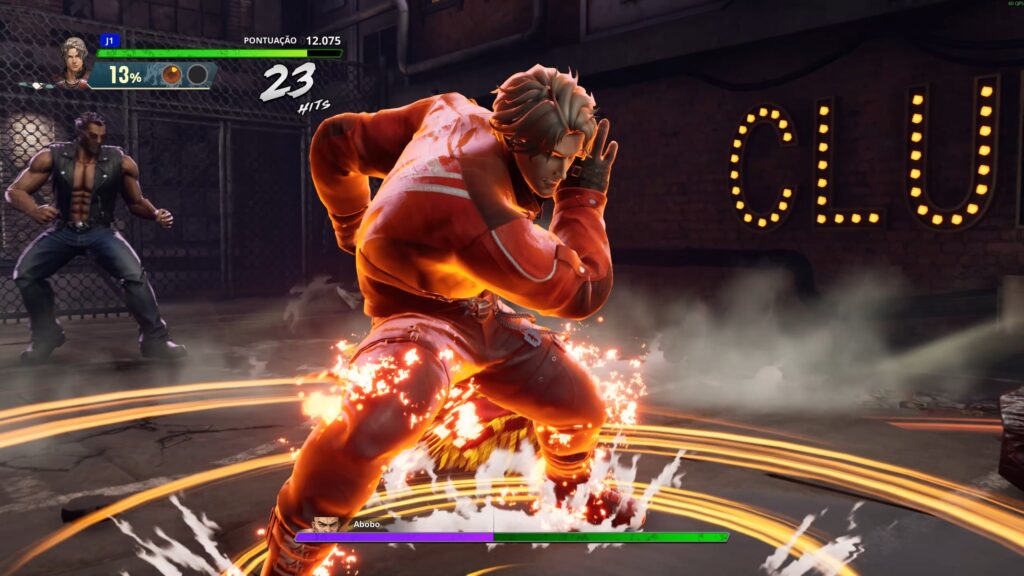
Task: Select the empty dark special token slot
Action: [197, 75]
